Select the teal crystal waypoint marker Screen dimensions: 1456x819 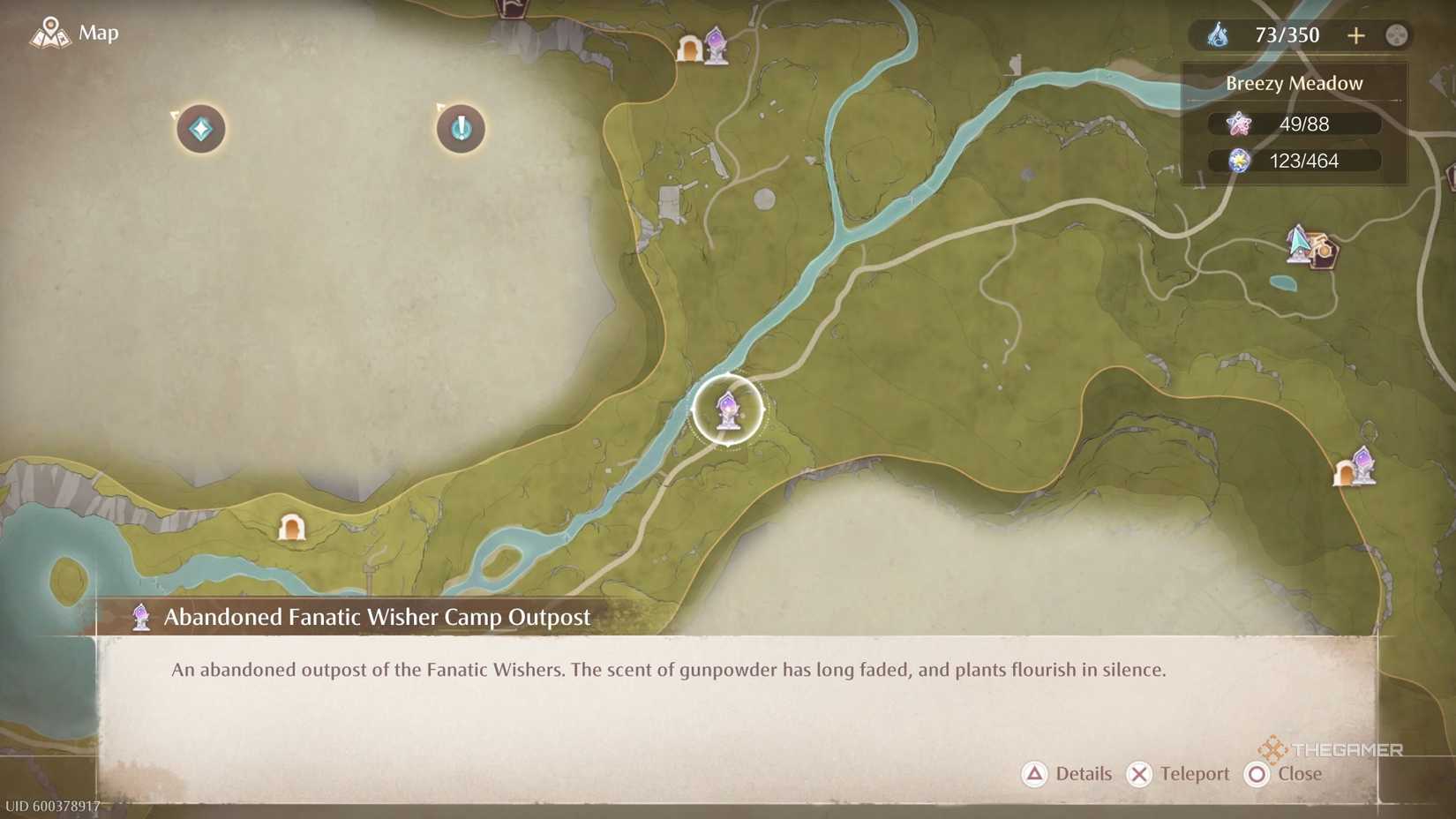200,128
